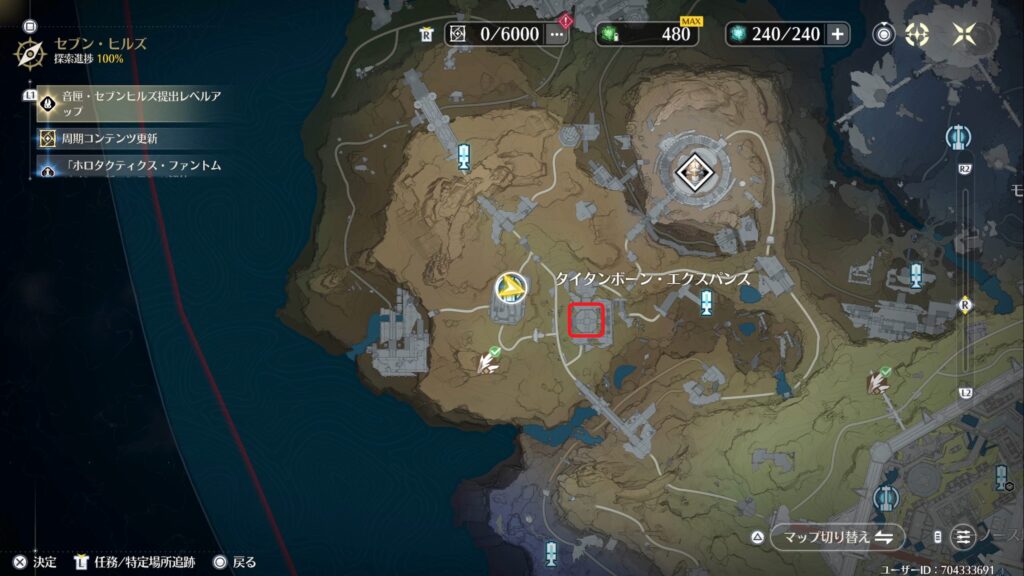Open the three-dots menu beside 0/6000
Viewport: 1024px width, 576px height.
(557, 34)
